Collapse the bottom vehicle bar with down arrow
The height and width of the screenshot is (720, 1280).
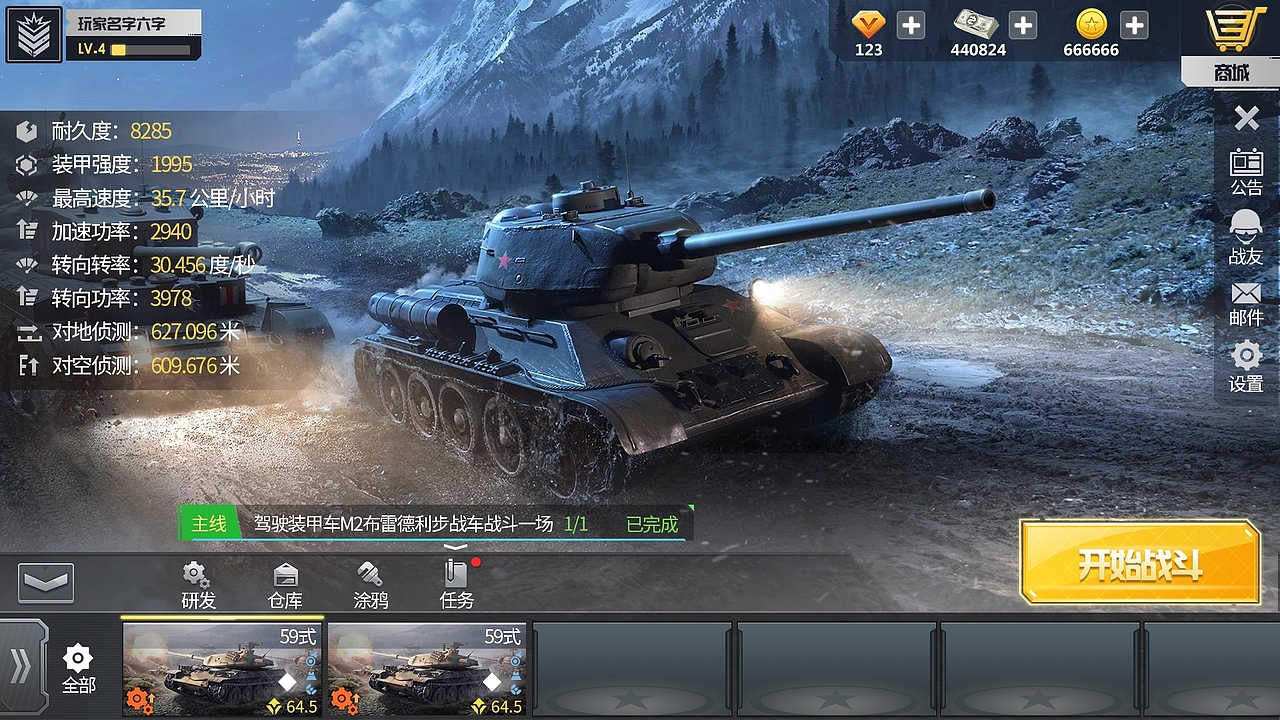tap(46, 583)
